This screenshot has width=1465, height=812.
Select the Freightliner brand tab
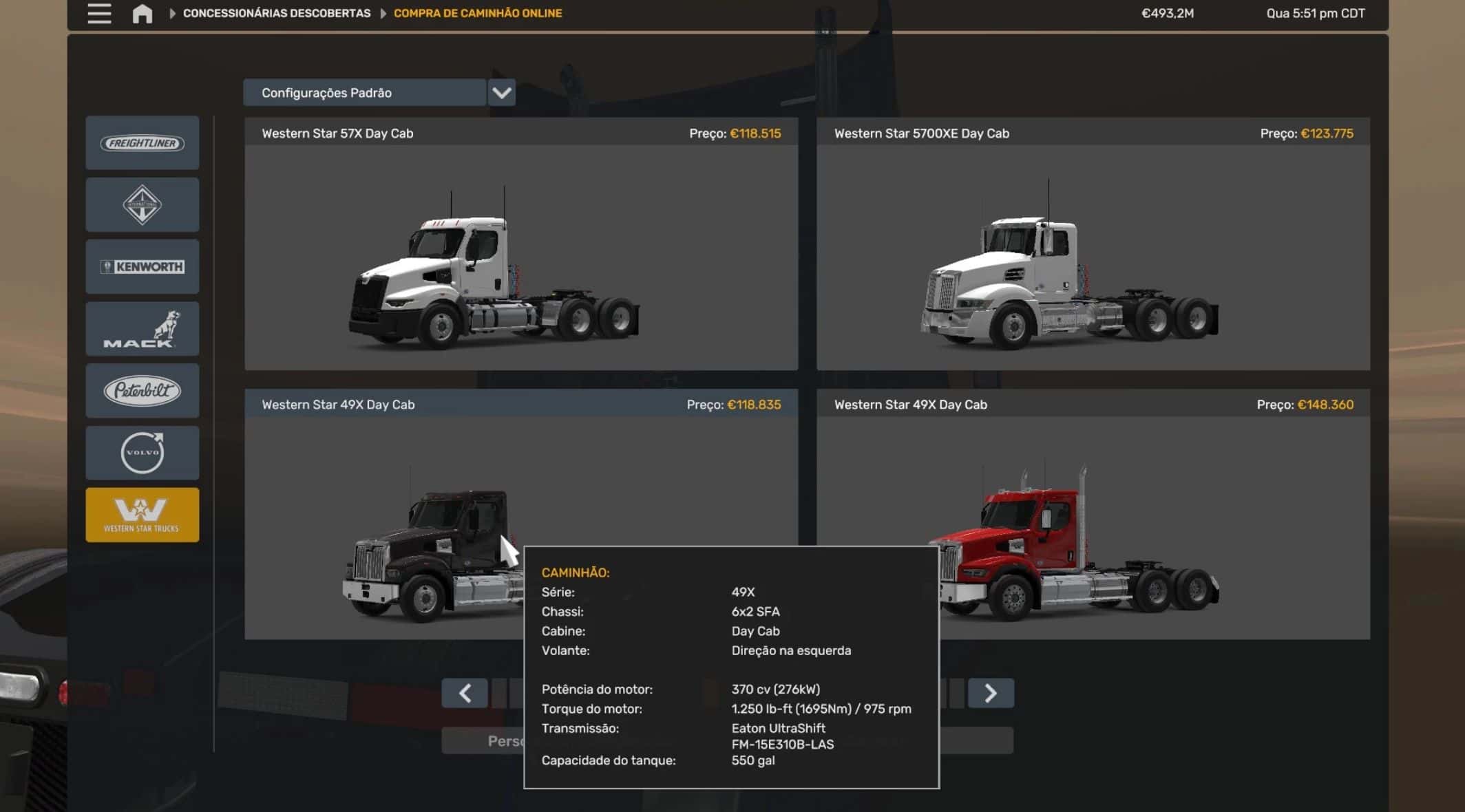pos(143,143)
